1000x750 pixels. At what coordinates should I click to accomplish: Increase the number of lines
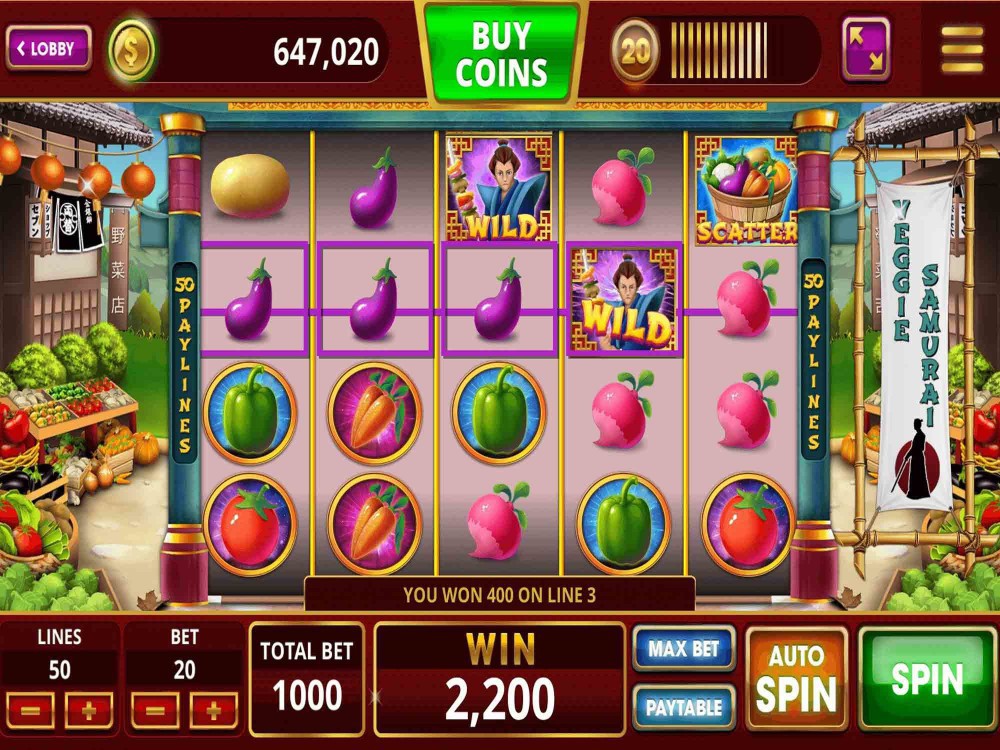[x=89, y=711]
